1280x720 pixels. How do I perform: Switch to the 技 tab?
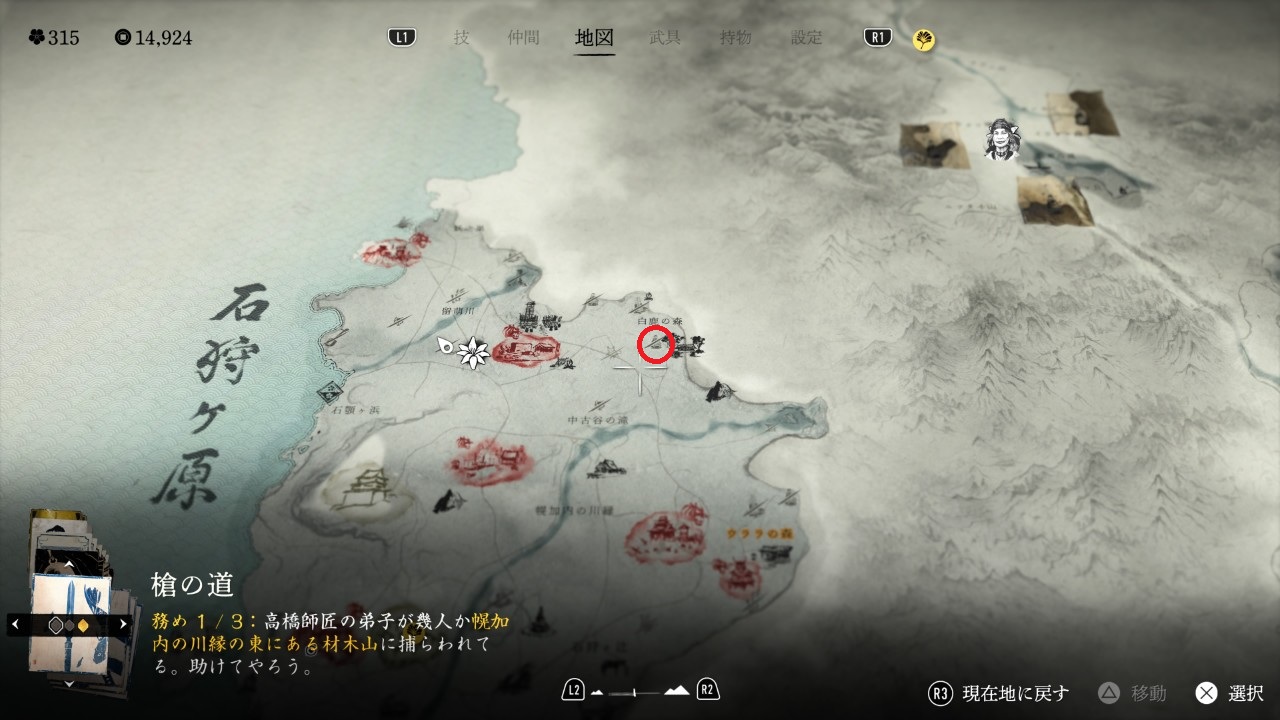(461, 38)
